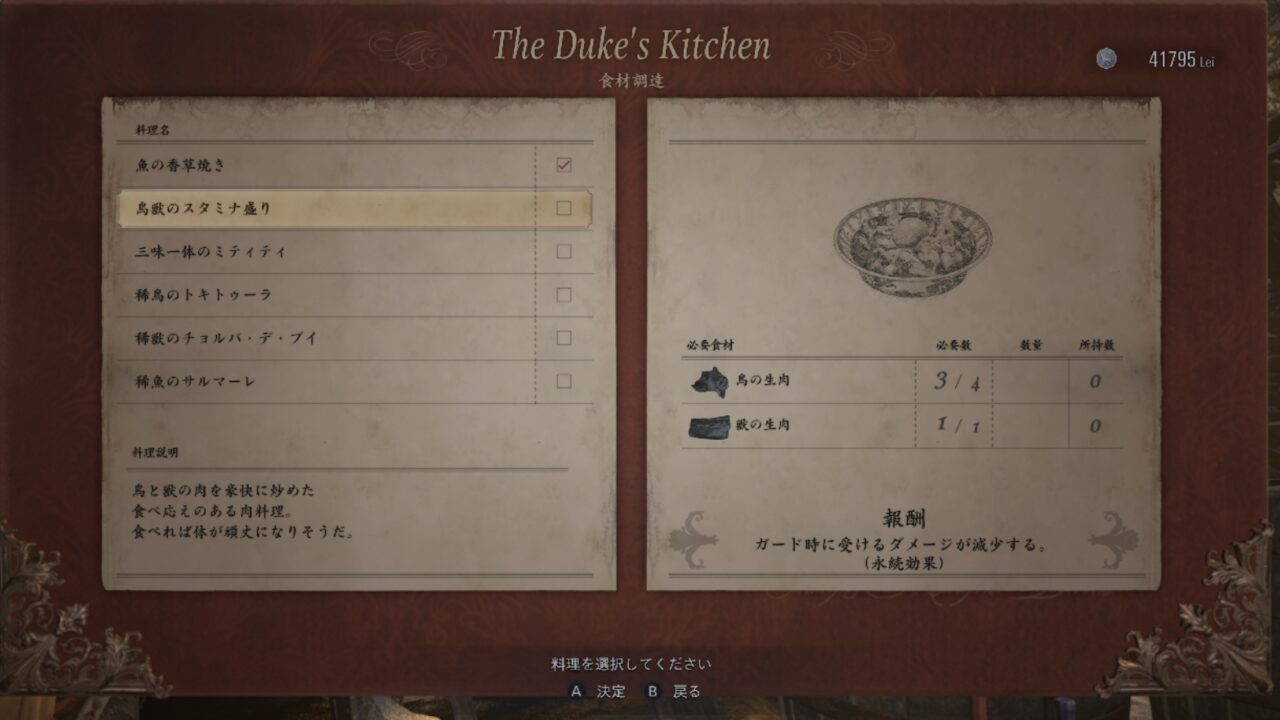The width and height of the screenshot is (1280, 720).
Task: Click the 獣の生肉 ingredient row
Action: (x=900, y=426)
